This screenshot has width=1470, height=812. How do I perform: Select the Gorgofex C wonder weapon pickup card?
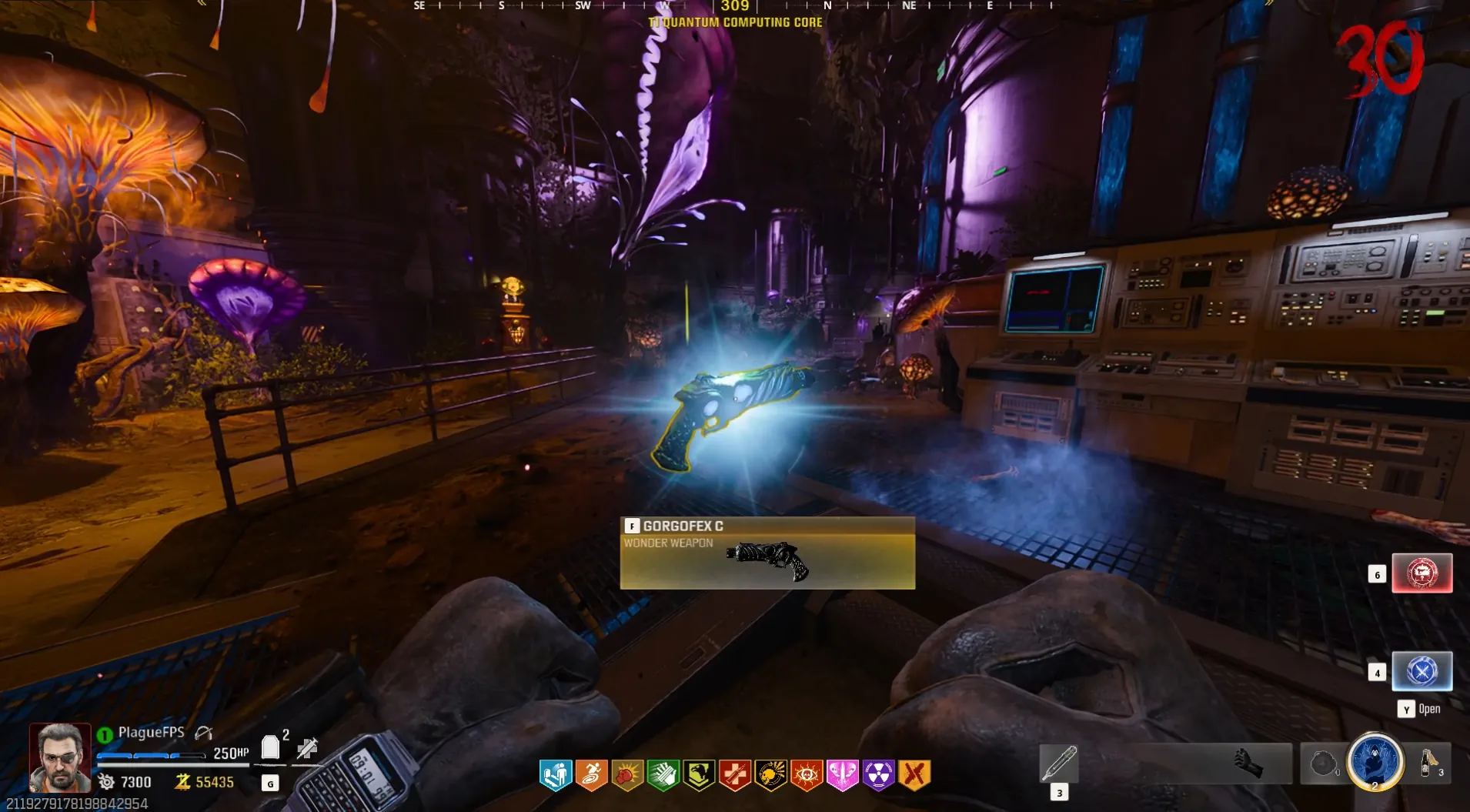point(767,553)
